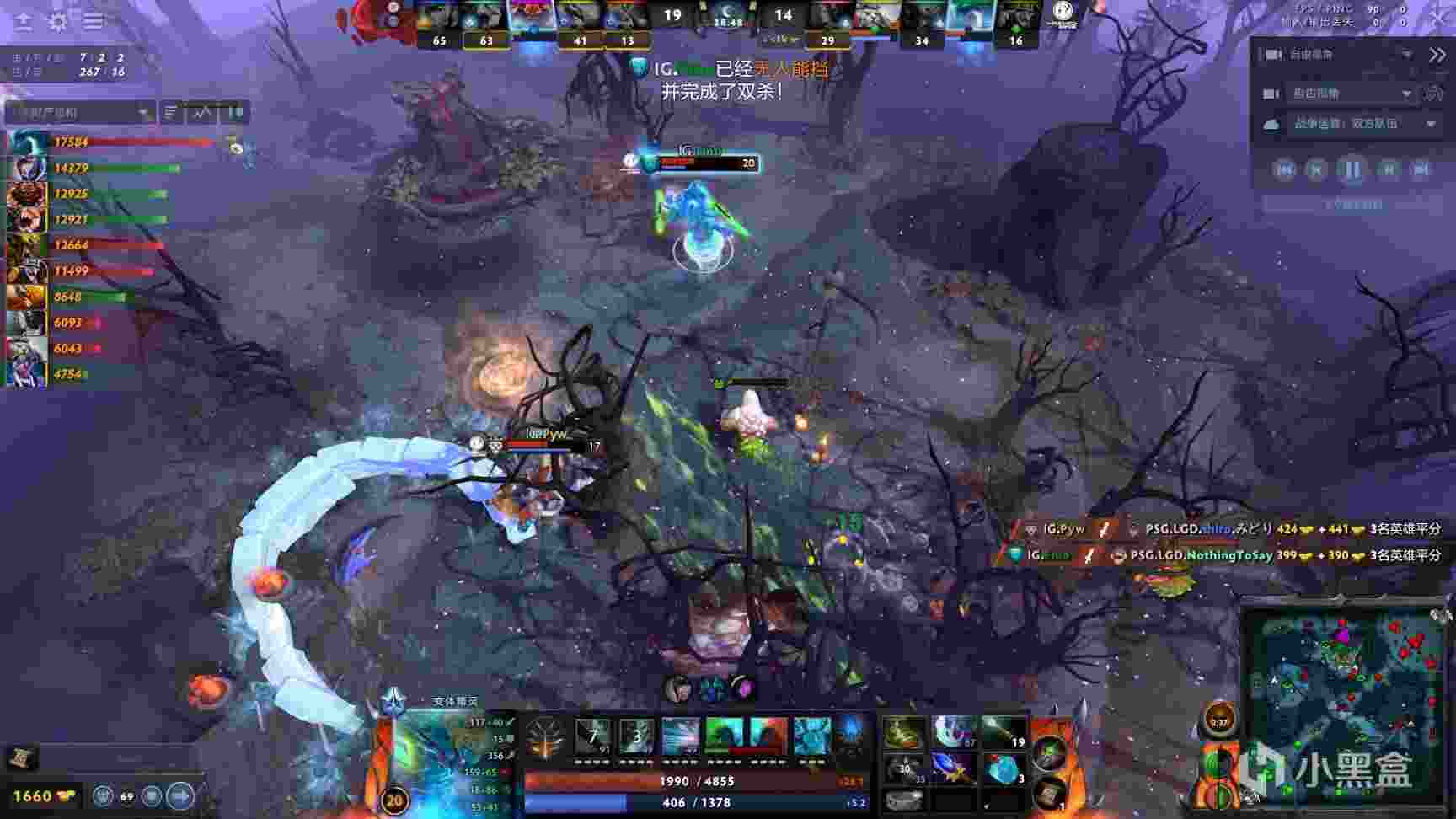Use the Town Portal Scroll slot
Viewport: 1456px width, 819px height.
[x=1049, y=793]
